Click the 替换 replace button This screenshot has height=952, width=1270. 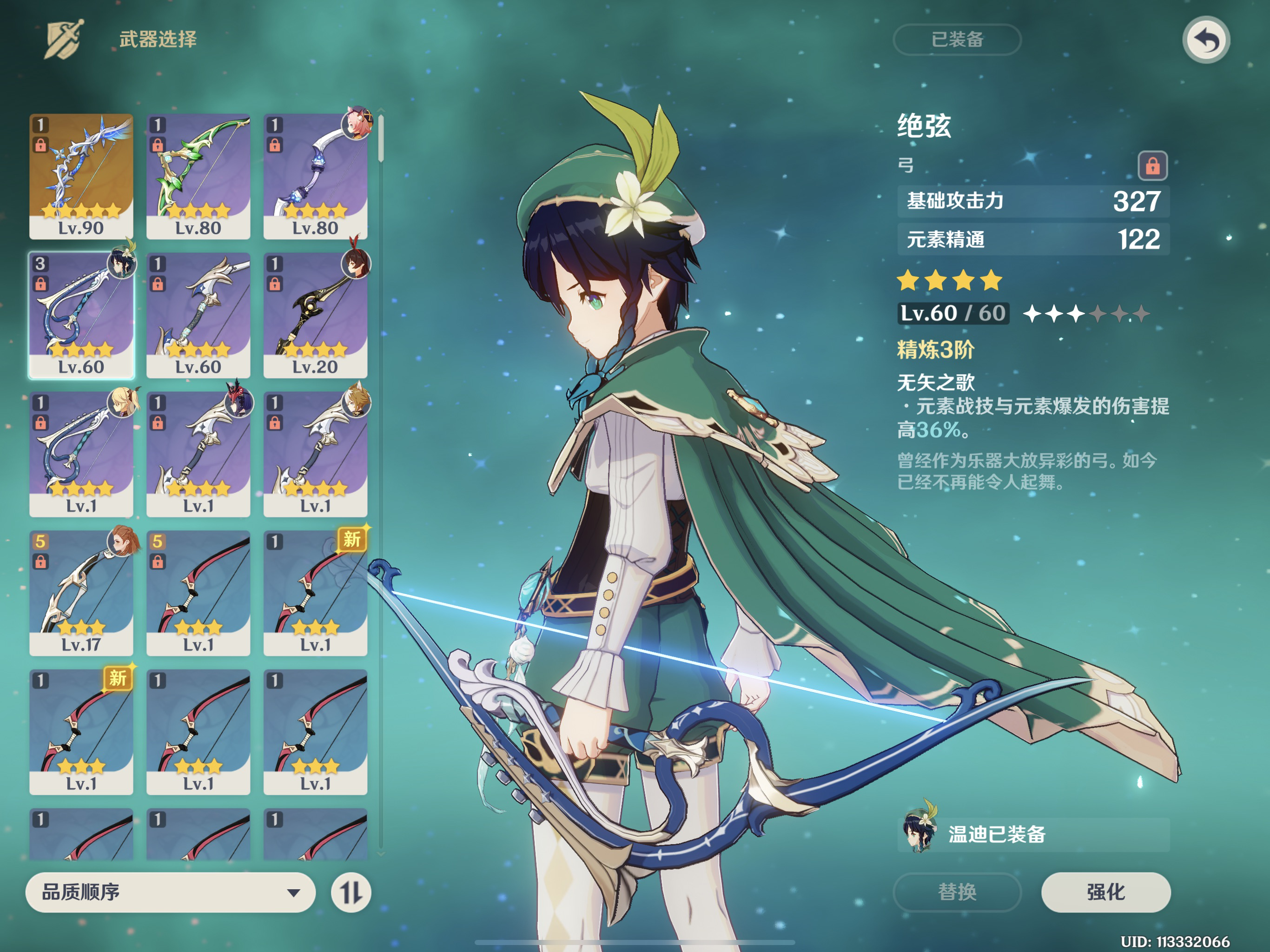[x=957, y=892]
